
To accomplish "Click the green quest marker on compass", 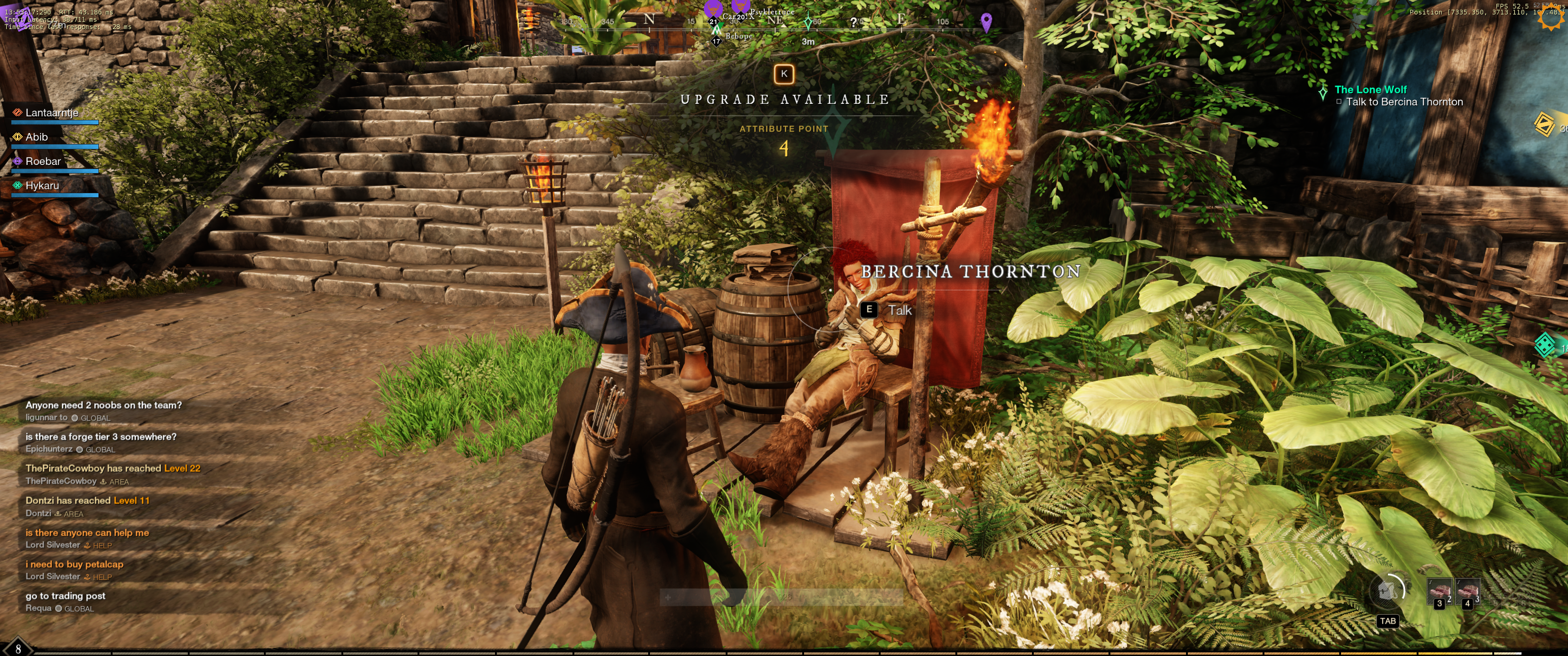I will click(x=808, y=22).
